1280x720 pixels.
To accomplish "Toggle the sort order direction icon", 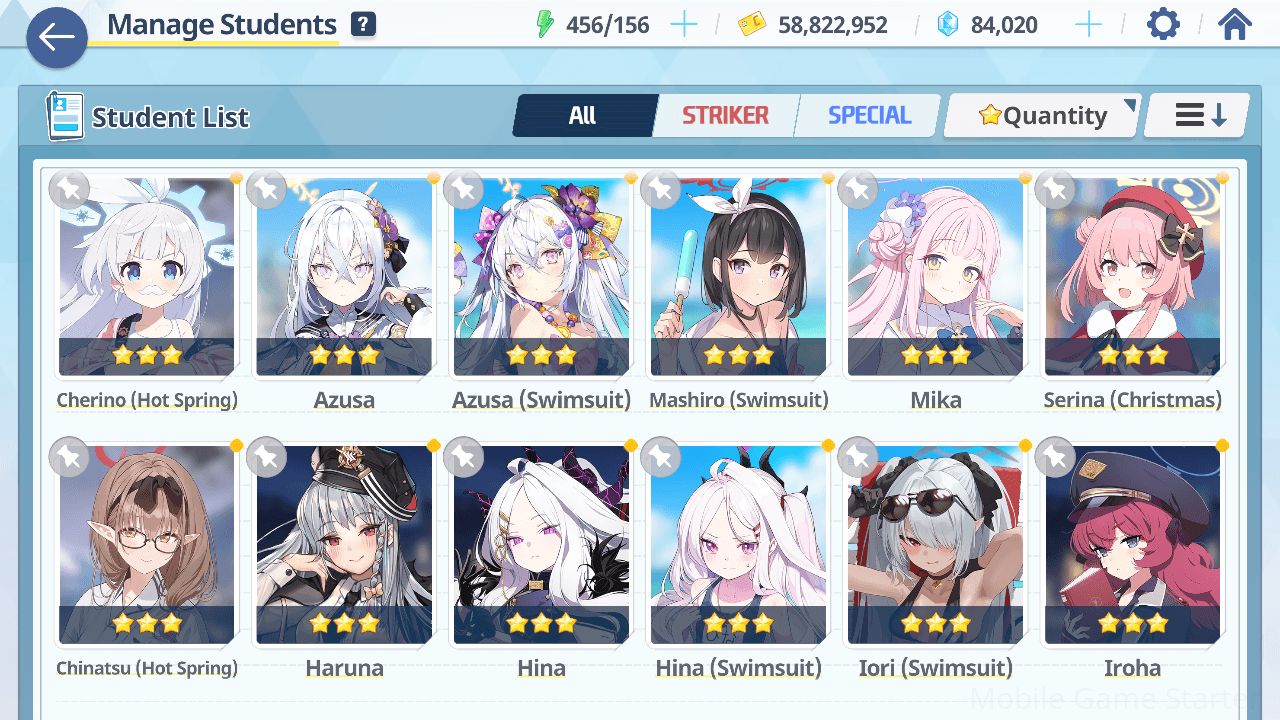I will point(1194,115).
